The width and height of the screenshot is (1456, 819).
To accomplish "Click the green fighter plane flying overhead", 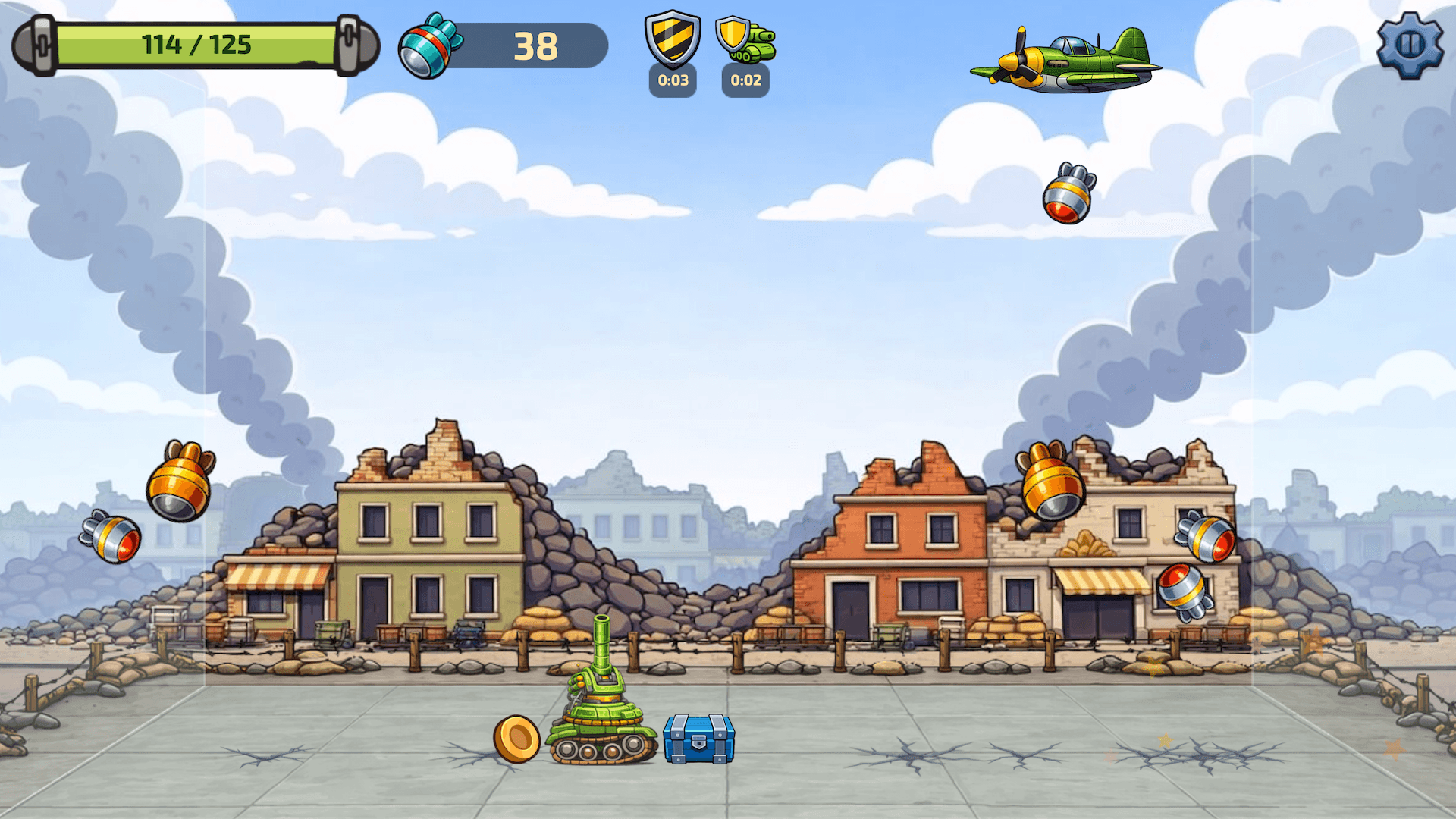I will pyautogui.click(x=1062, y=61).
